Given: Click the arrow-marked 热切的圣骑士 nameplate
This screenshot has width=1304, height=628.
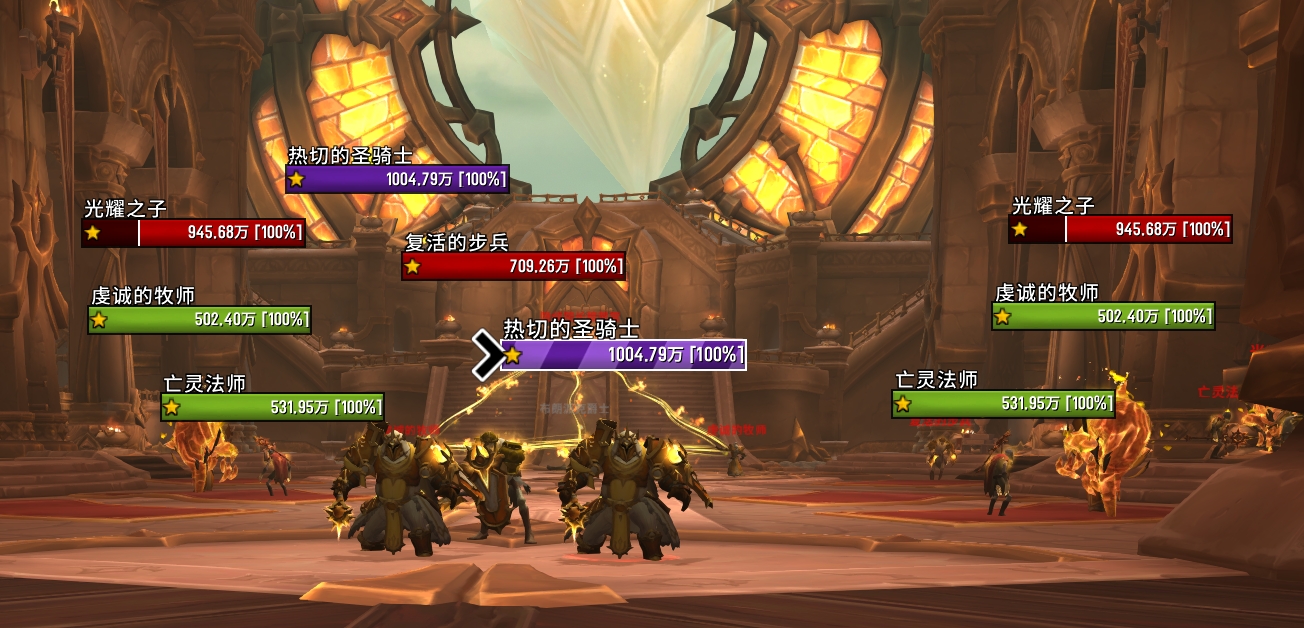Looking at the screenshot, I should tap(624, 355).
